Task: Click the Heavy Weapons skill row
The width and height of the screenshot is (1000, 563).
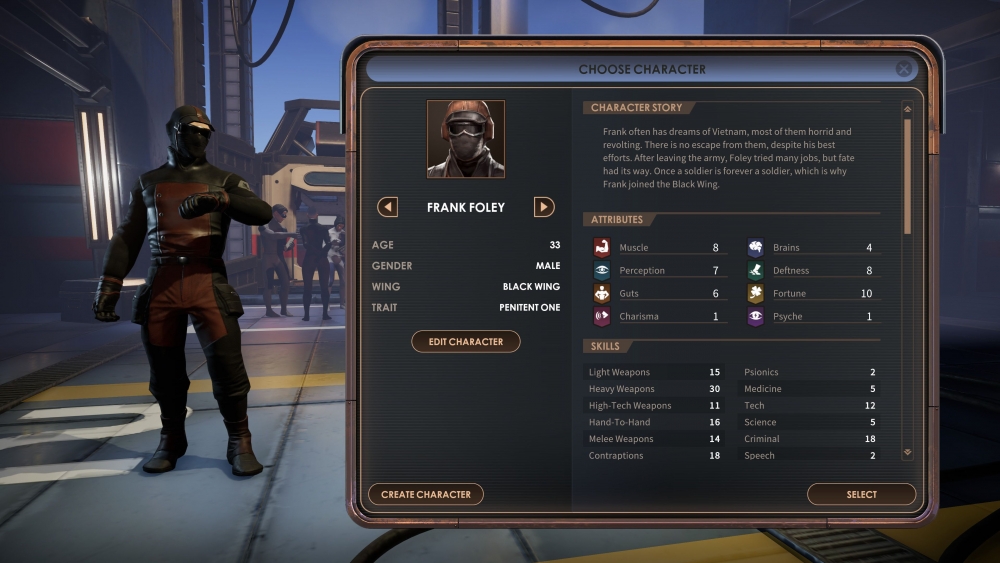Action: pyautogui.click(x=656, y=389)
